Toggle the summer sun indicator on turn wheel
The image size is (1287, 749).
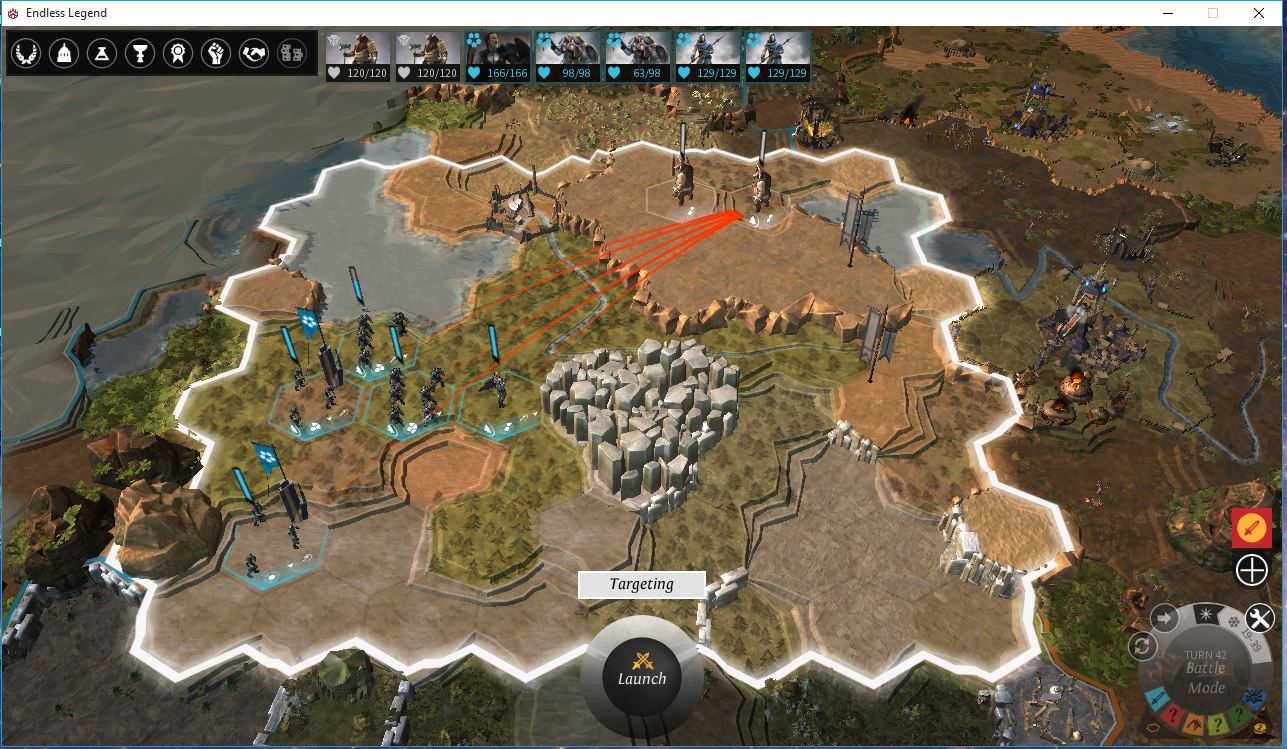(x=1205, y=614)
